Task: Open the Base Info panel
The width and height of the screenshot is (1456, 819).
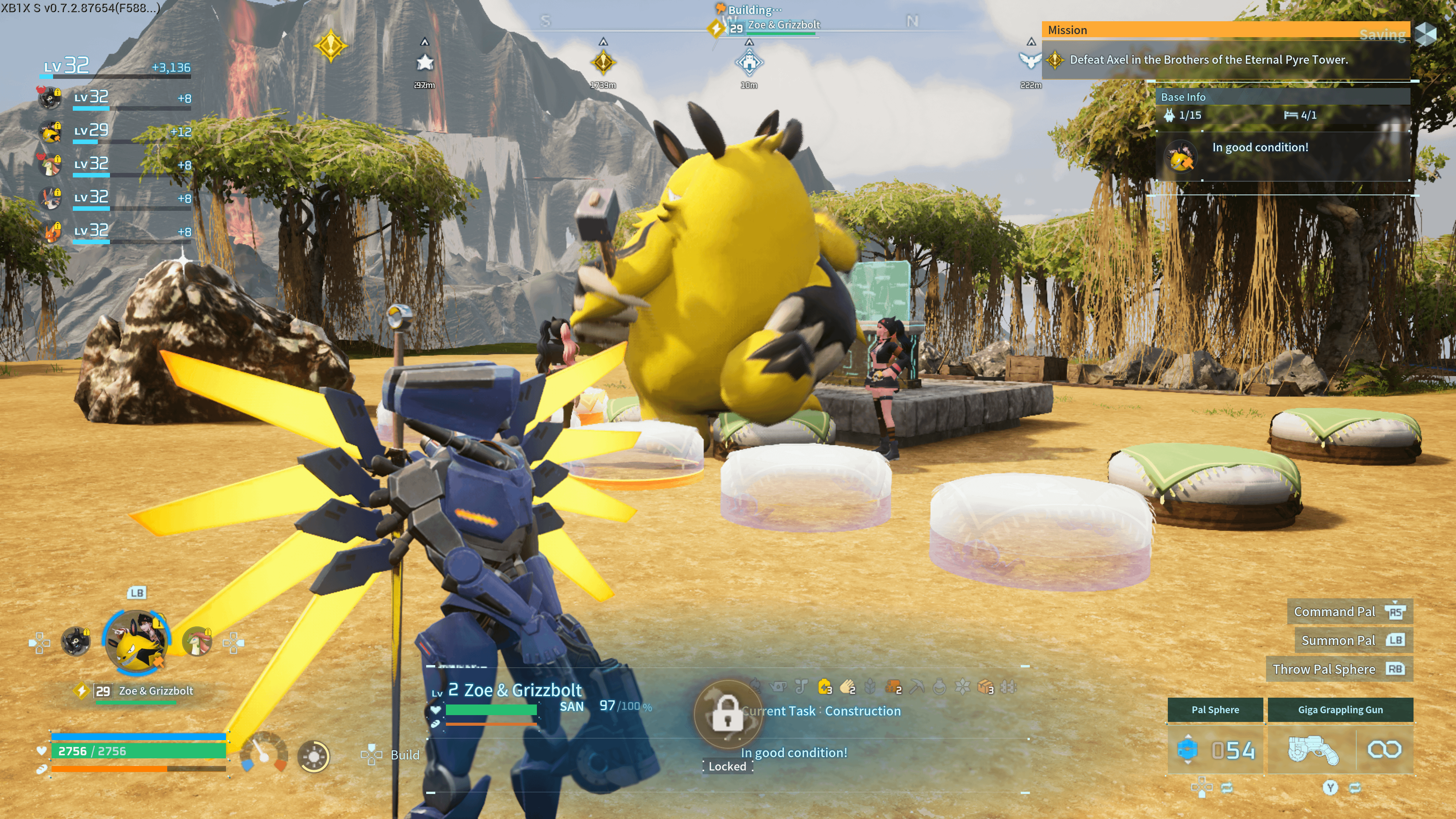Action: click(x=1183, y=97)
